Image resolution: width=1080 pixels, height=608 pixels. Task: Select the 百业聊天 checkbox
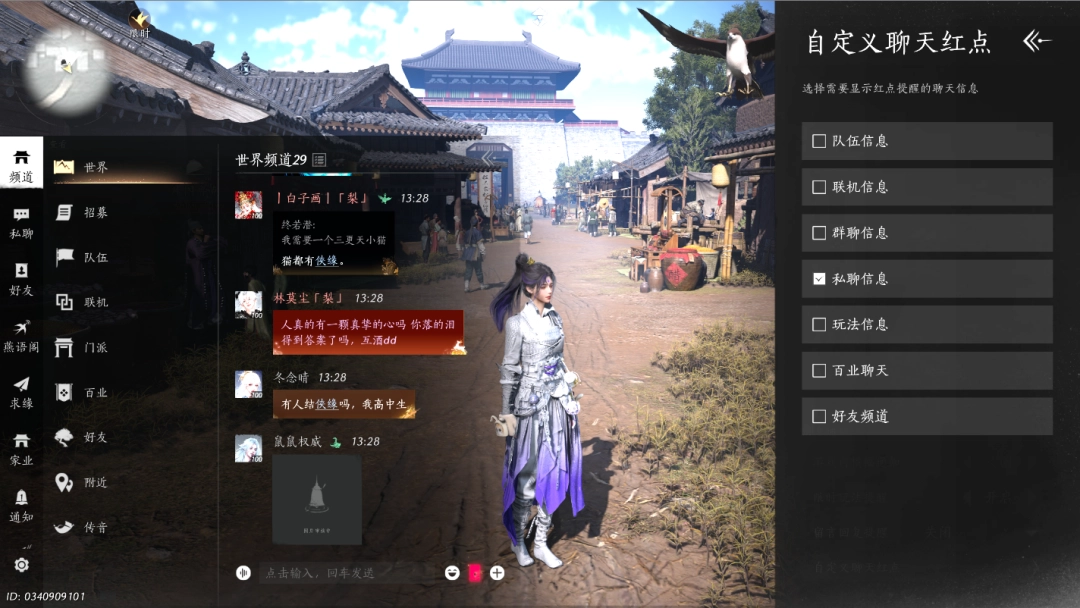(x=819, y=371)
